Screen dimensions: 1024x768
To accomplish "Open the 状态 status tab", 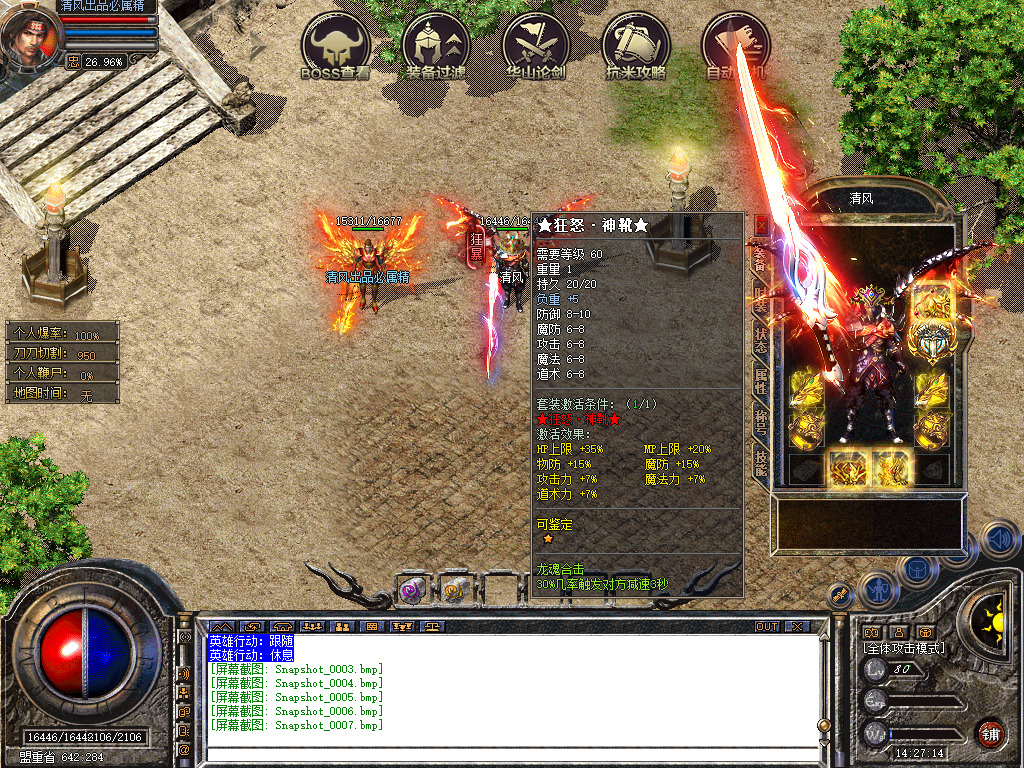I will pos(761,340).
